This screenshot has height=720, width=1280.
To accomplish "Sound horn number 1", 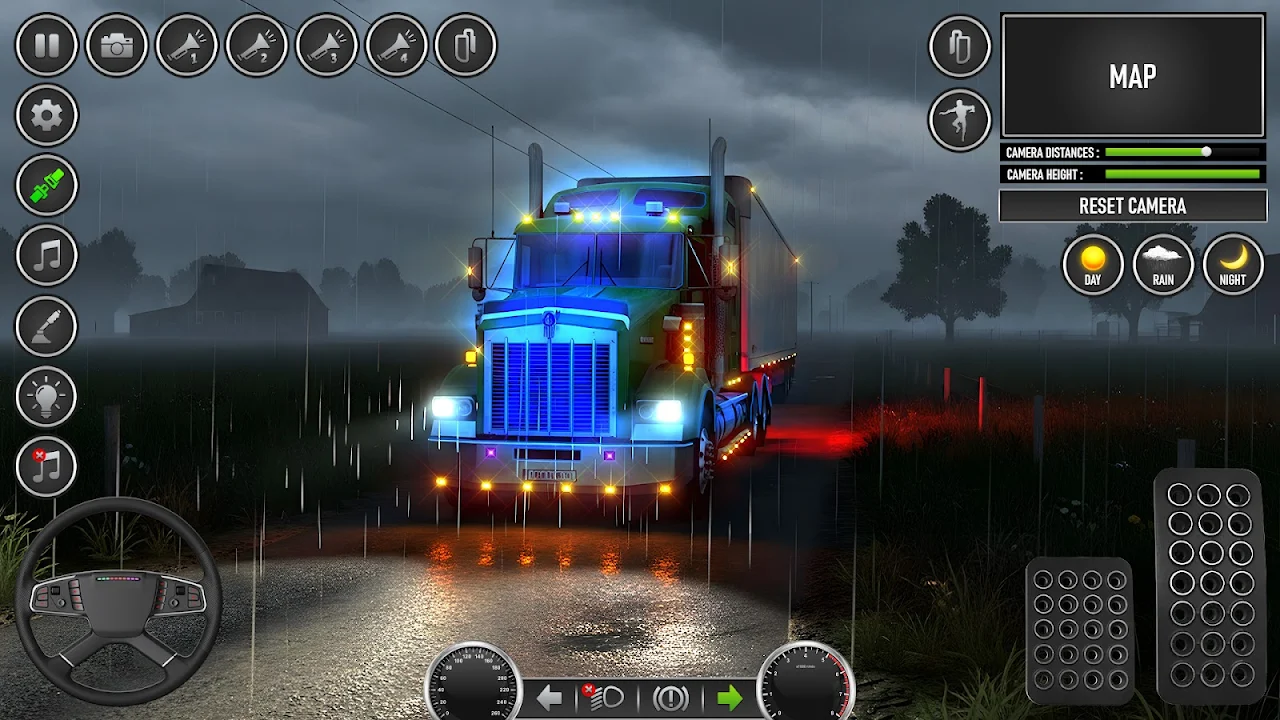I will pos(187,45).
